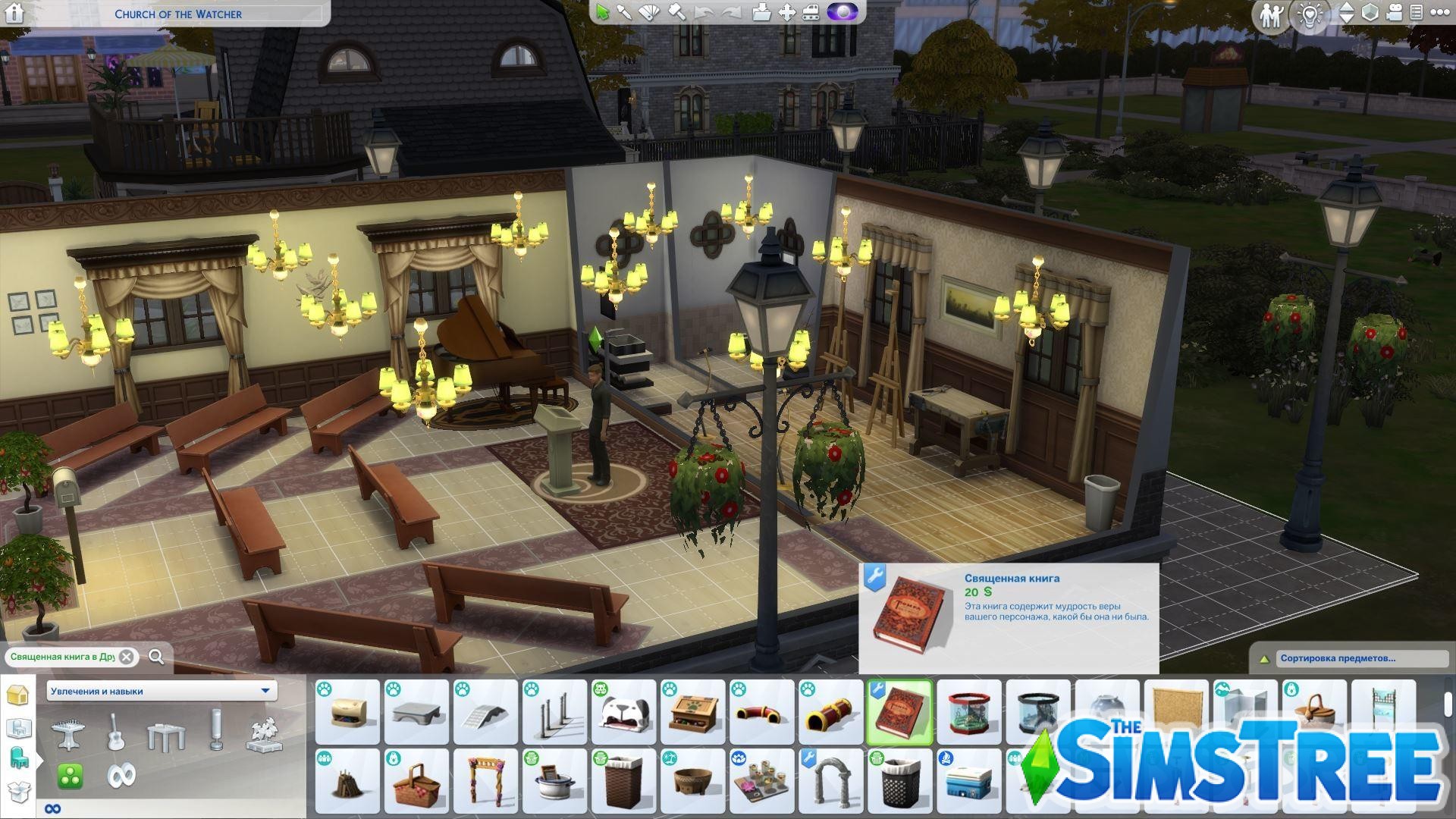Open the Gallery via the purple orb
Image resolution: width=1456 pixels, height=819 pixels.
[x=842, y=13]
